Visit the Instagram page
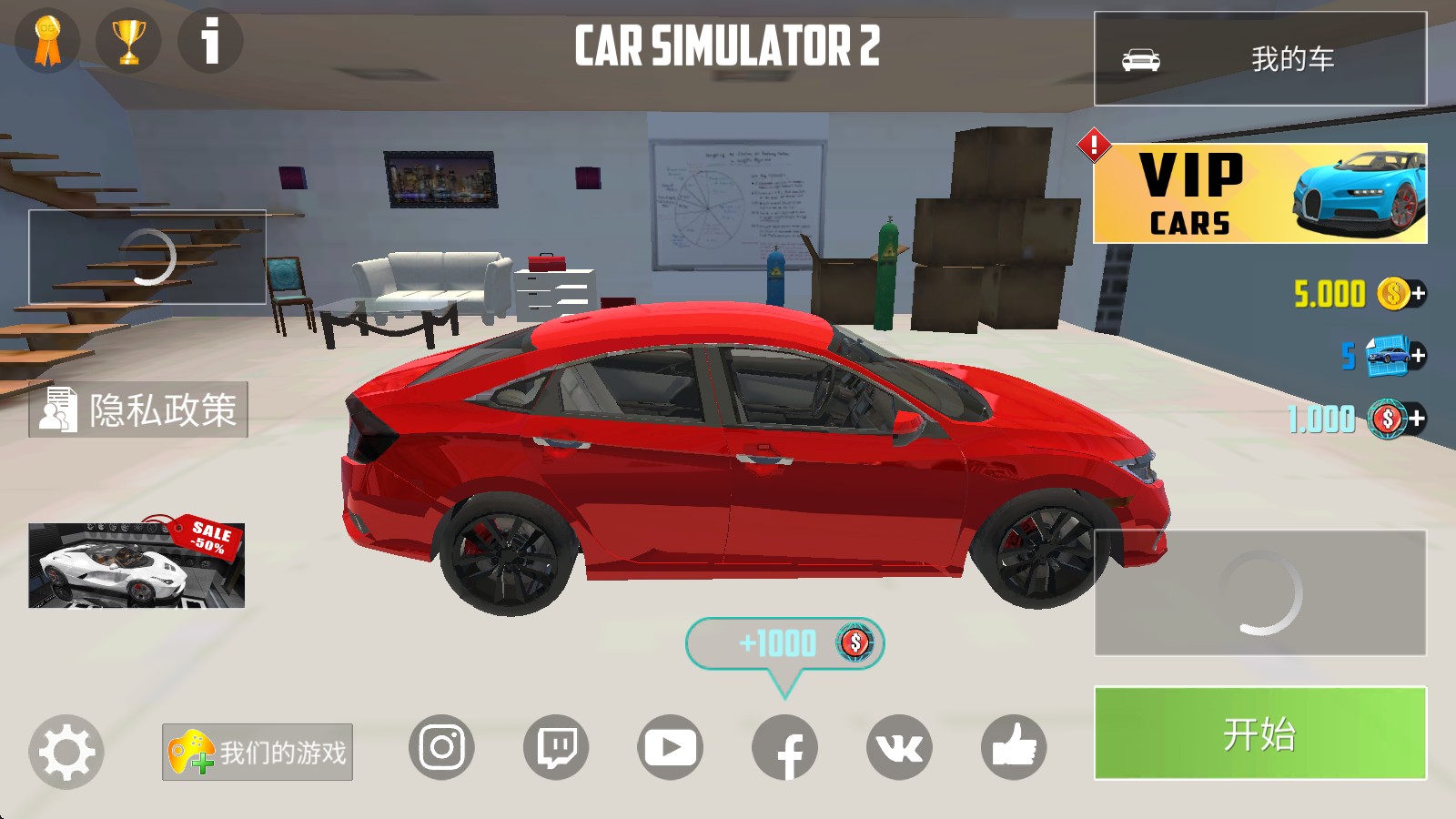Viewport: 1456px width, 819px height. (441, 748)
